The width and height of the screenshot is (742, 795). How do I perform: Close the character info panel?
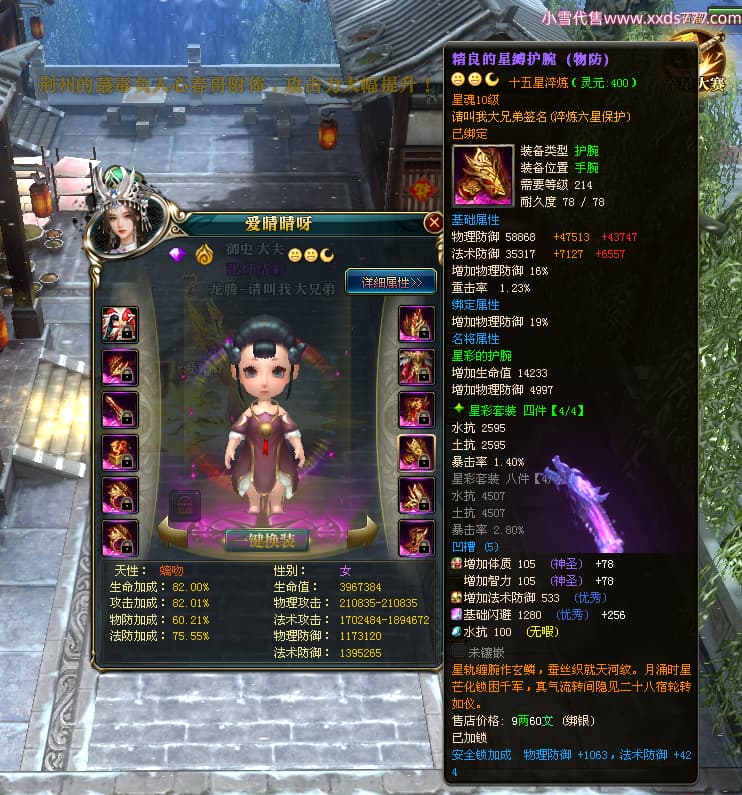pos(433,222)
